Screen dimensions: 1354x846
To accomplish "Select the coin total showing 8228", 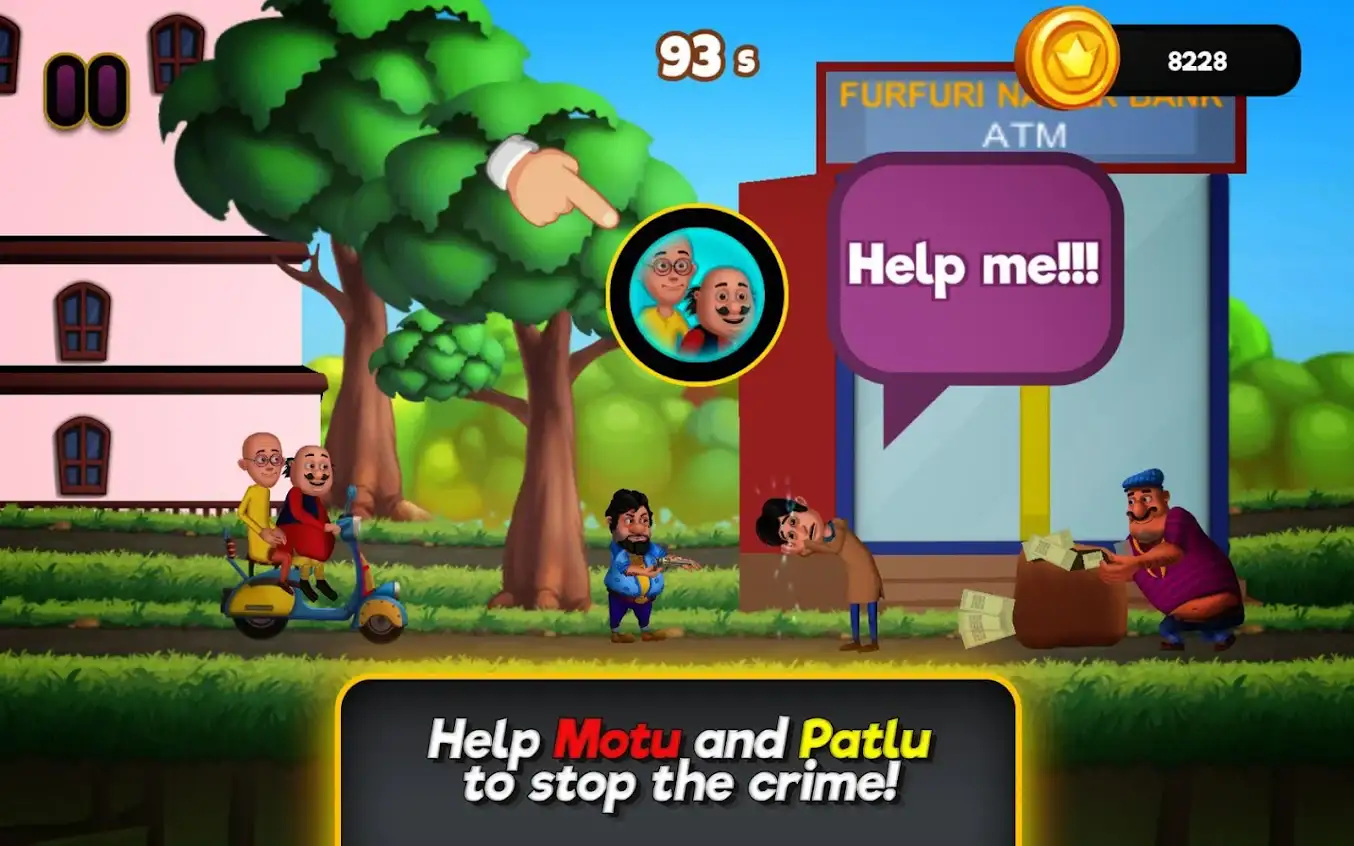I will (1197, 60).
